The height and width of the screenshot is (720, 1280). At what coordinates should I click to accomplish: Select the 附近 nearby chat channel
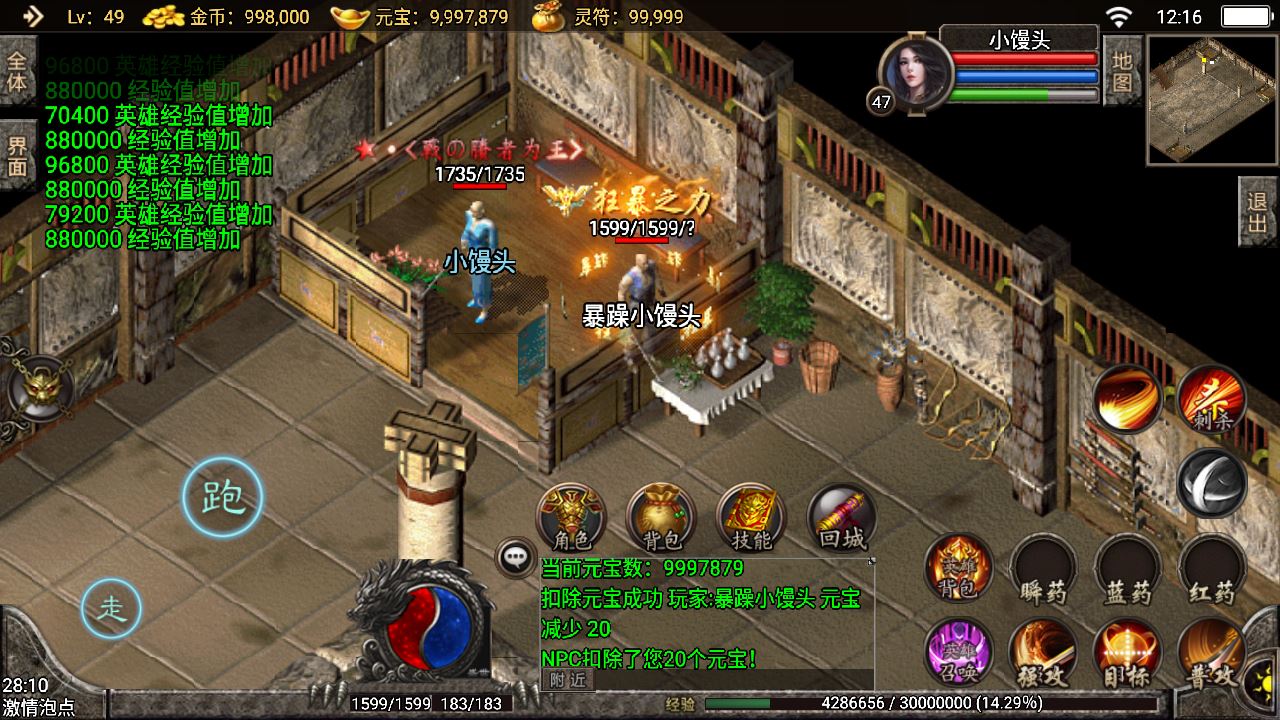[x=567, y=680]
